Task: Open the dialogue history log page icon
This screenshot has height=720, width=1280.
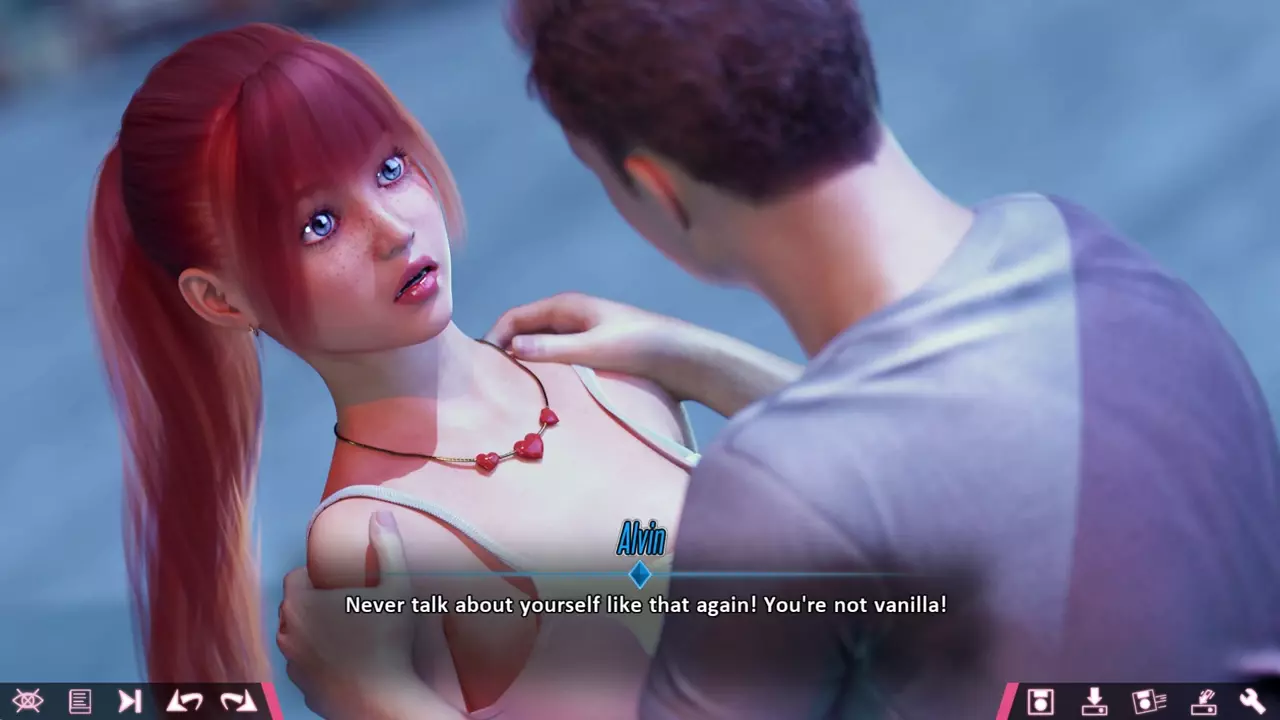Action: click(x=80, y=701)
